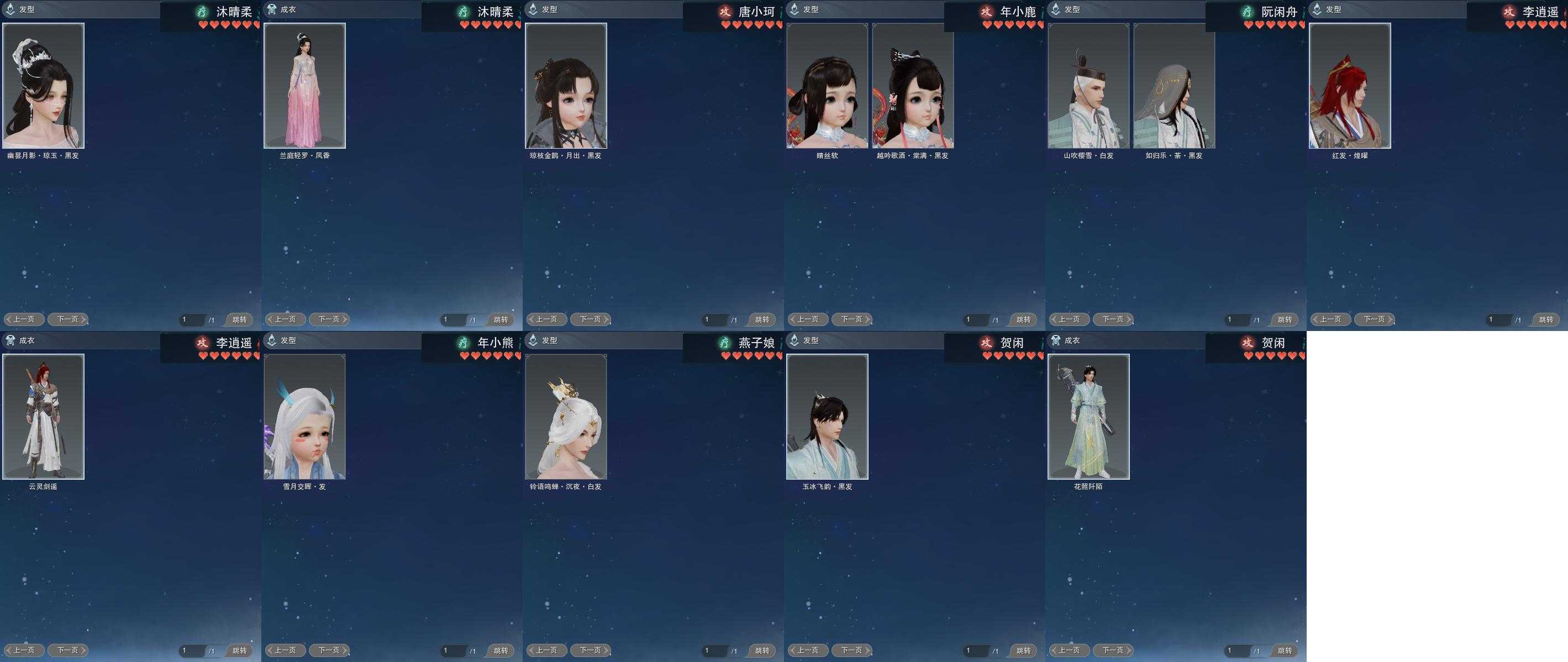Screen dimensions: 1568x662
Task: Go to next page in 唐小珂's panel
Action: (591, 319)
